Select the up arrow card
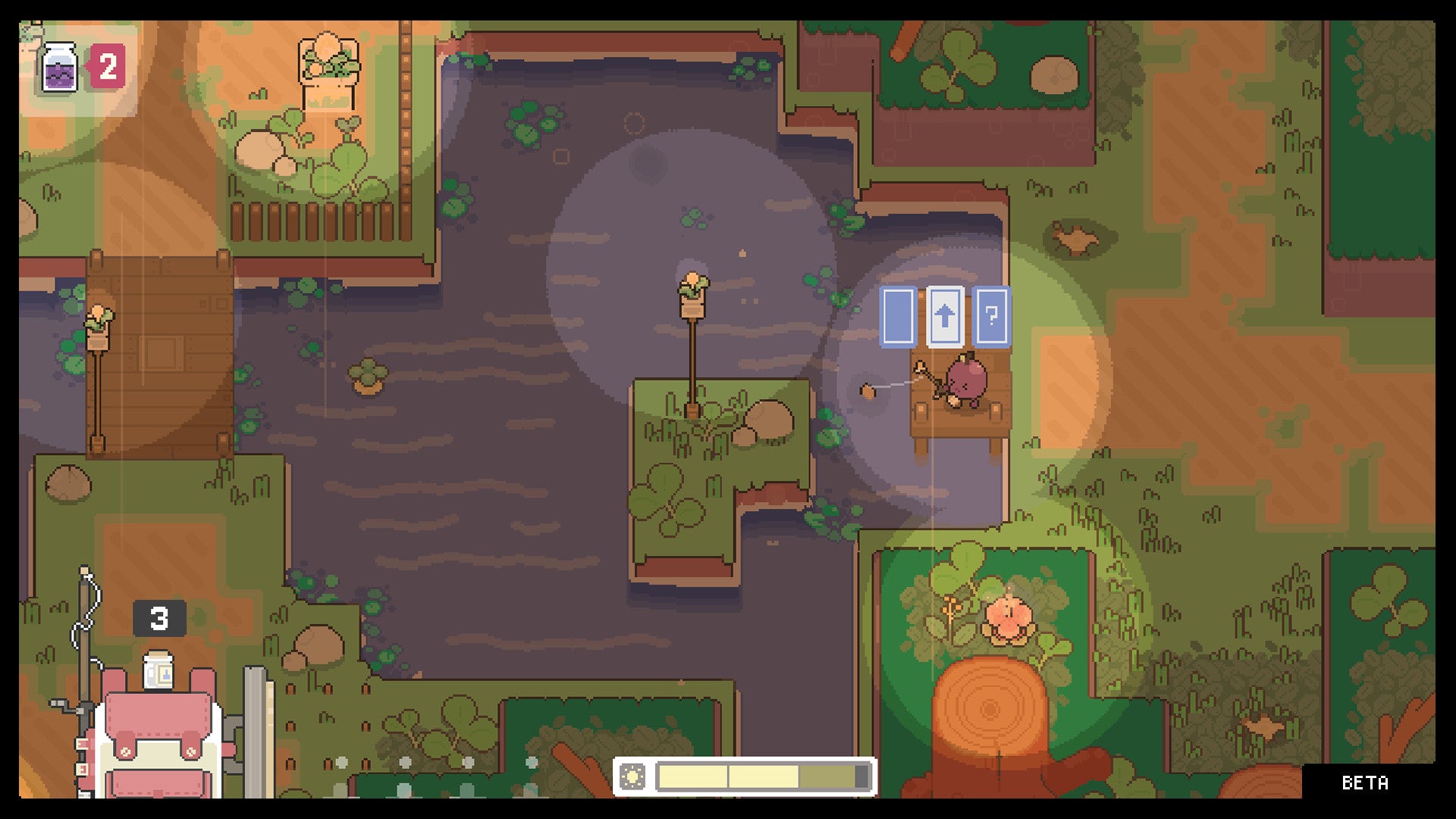 click(x=945, y=316)
